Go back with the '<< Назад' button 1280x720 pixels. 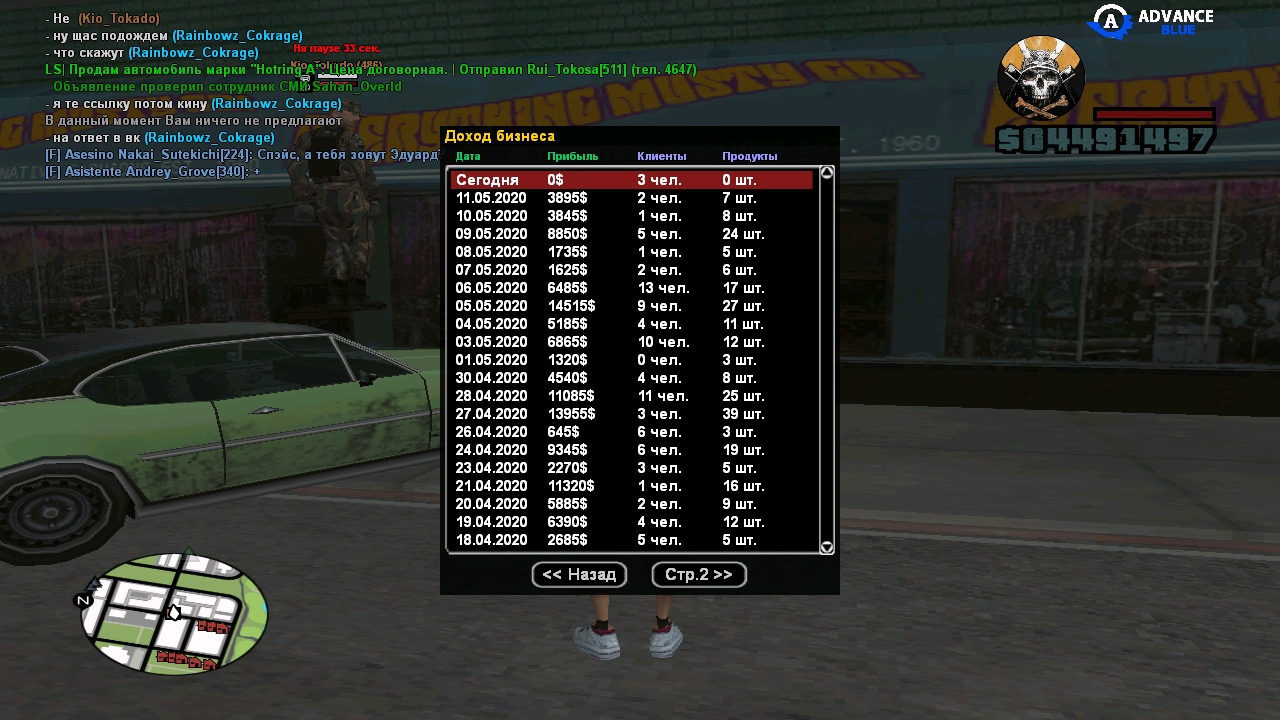pyautogui.click(x=579, y=575)
